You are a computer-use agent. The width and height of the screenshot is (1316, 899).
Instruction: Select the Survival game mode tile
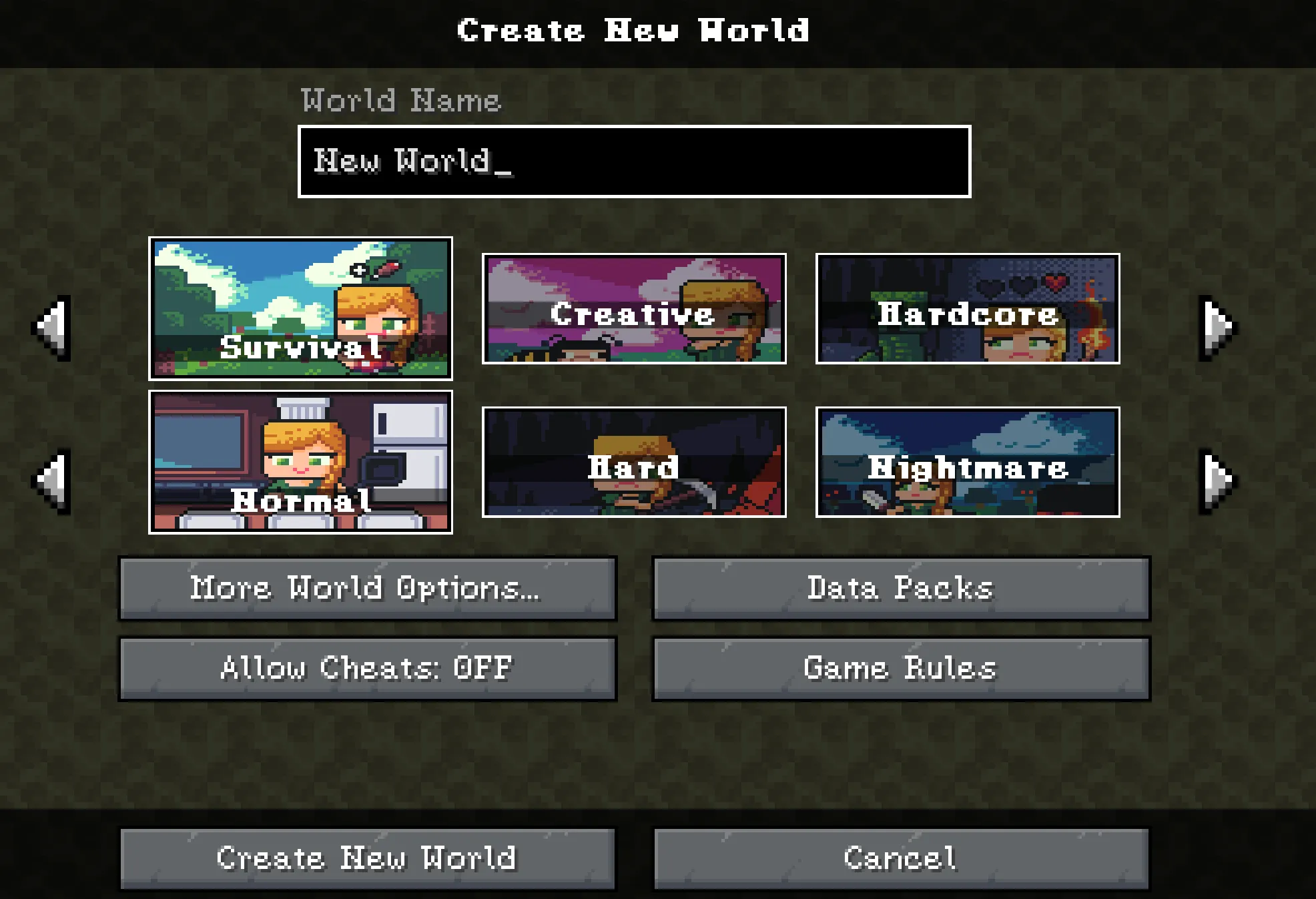pos(300,309)
